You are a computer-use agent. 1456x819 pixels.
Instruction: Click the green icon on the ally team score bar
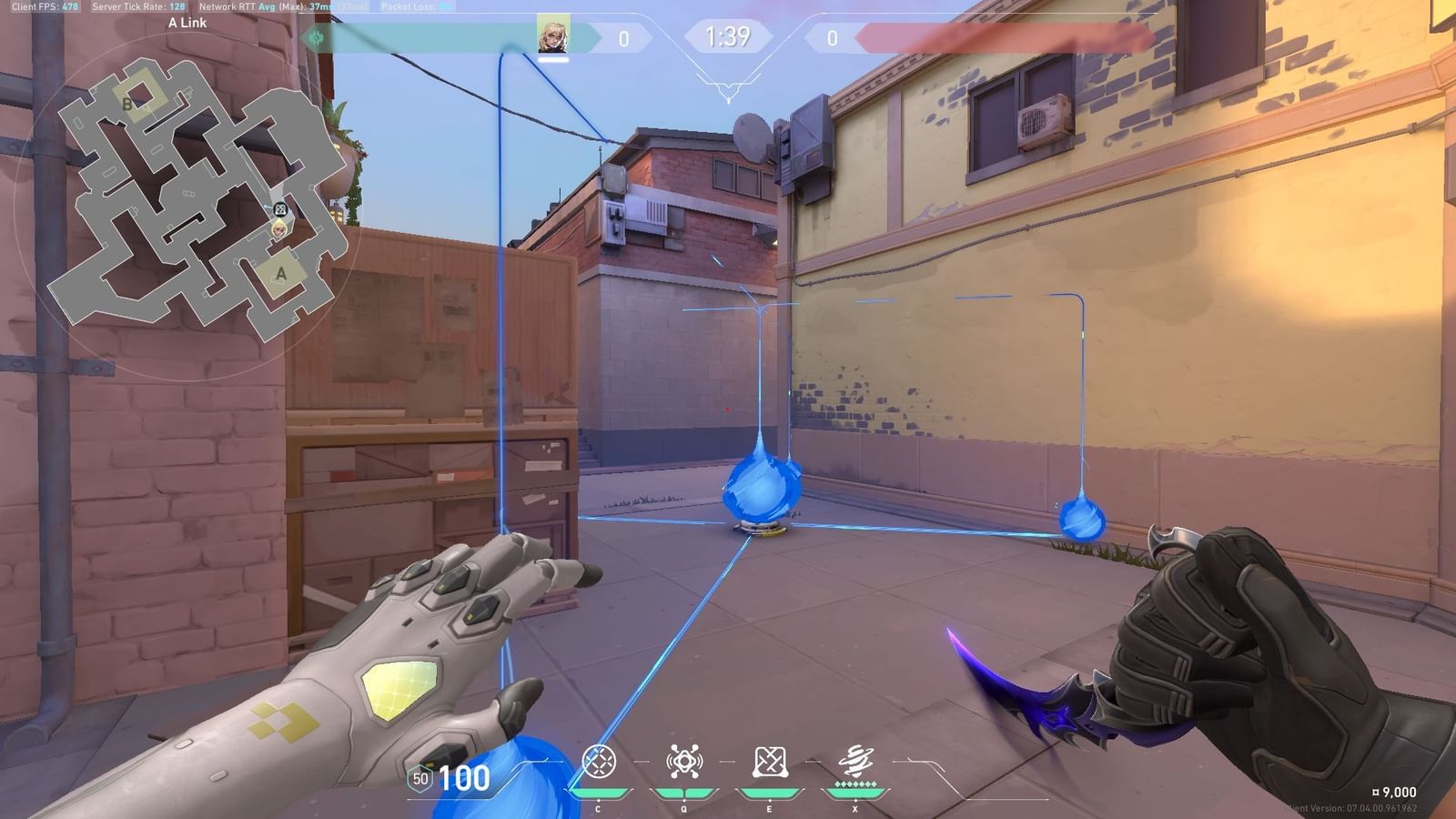[316, 37]
